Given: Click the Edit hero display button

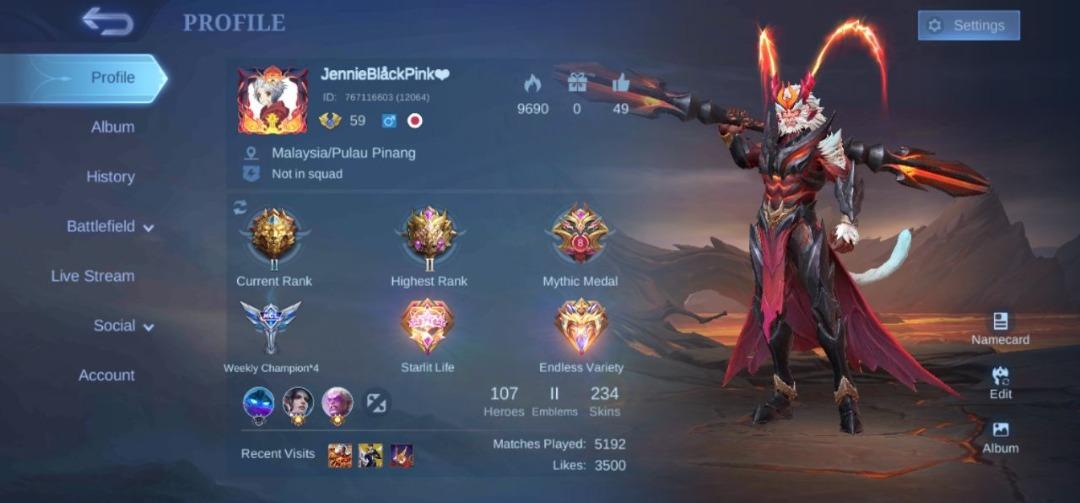Looking at the screenshot, I should pos(1000,382).
